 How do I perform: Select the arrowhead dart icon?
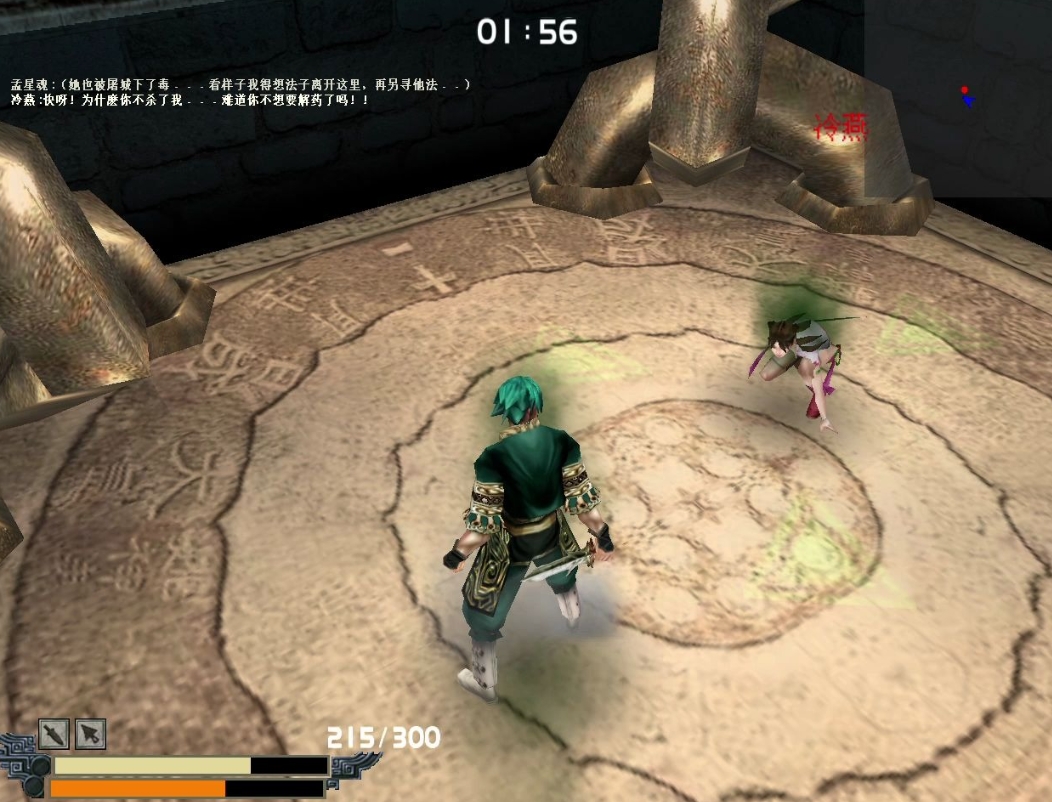[x=91, y=735]
